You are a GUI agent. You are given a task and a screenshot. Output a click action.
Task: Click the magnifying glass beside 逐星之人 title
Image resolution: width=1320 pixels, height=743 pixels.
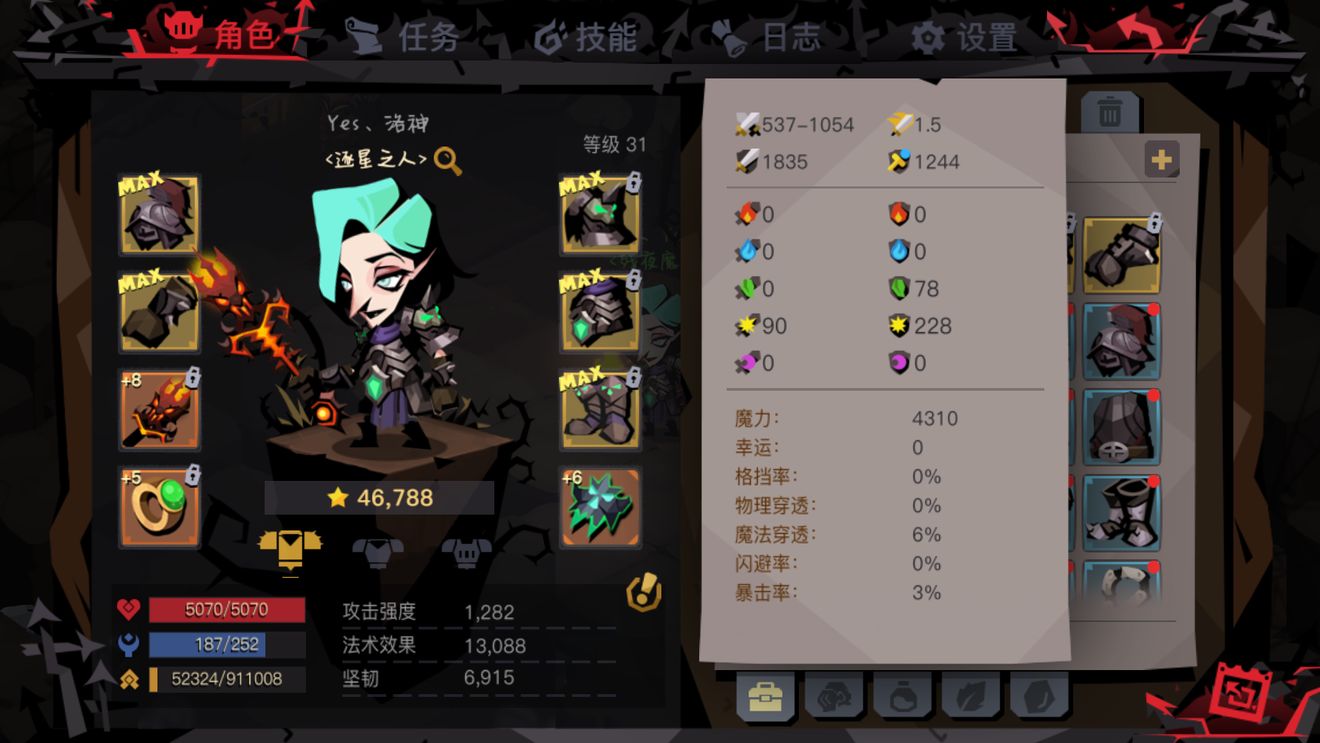[449, 160]
